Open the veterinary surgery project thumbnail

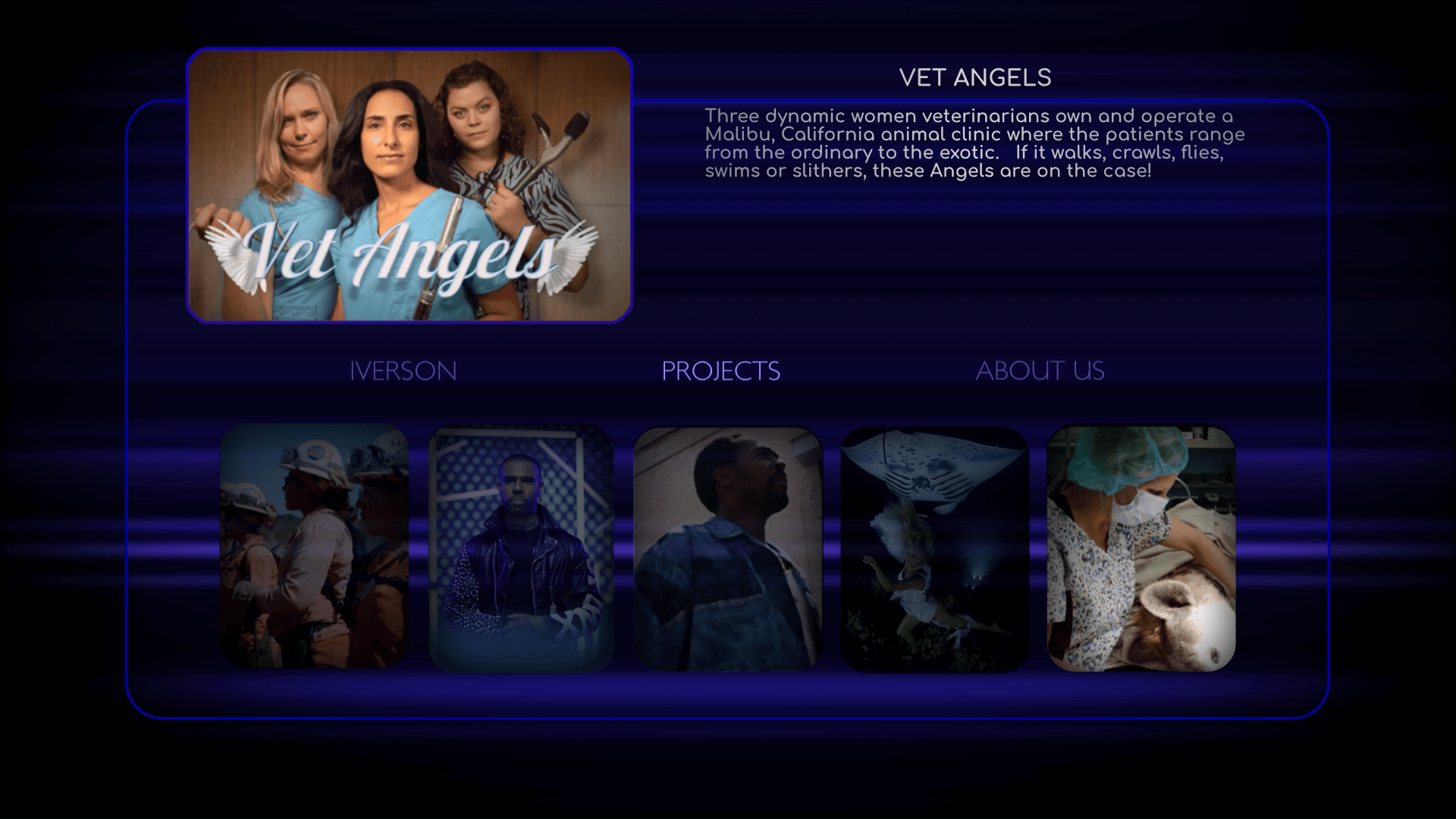click(x=1140, y=548)
